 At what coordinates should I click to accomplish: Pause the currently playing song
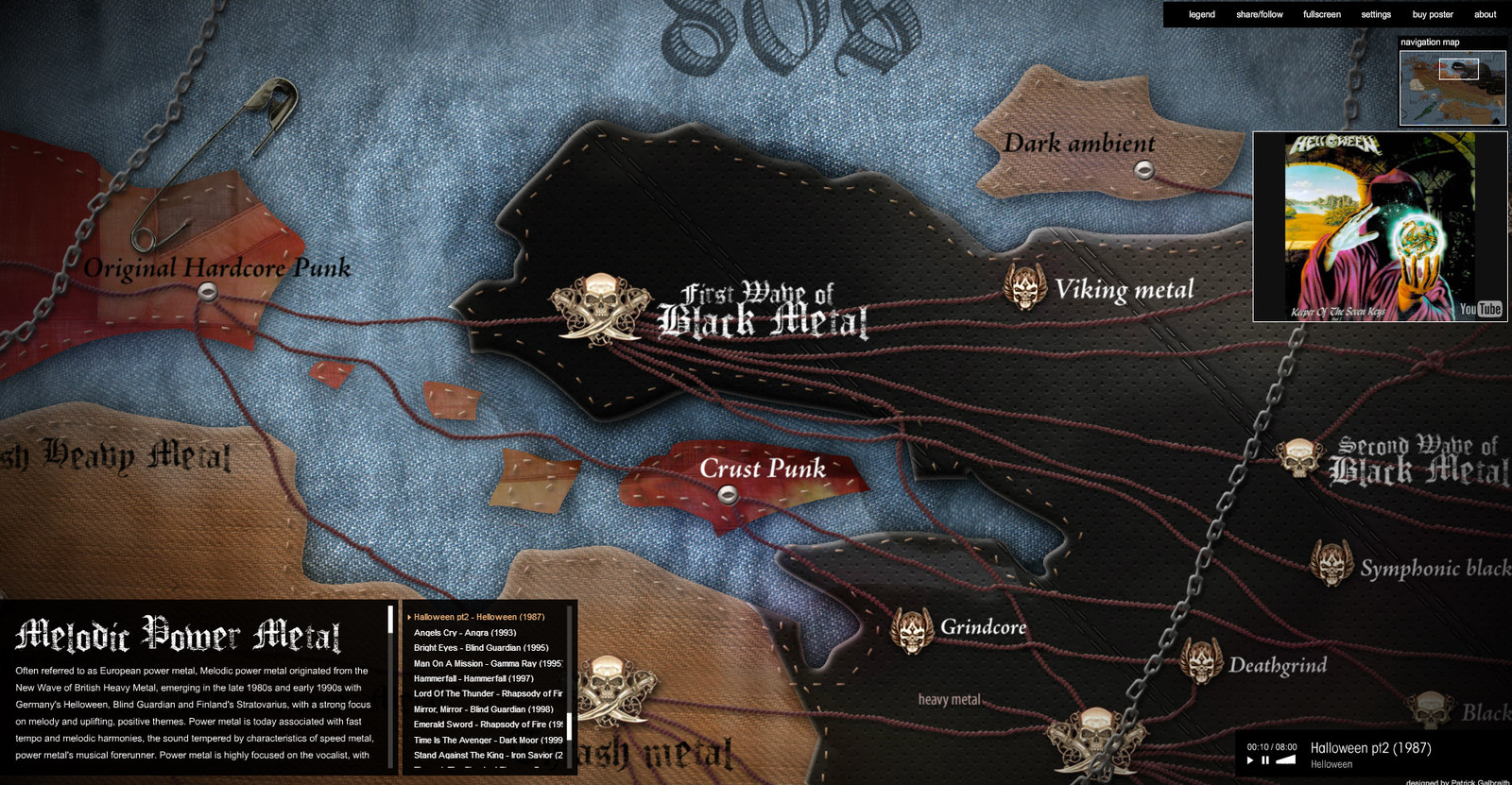pyautogui.click(x=1265, y=760)
